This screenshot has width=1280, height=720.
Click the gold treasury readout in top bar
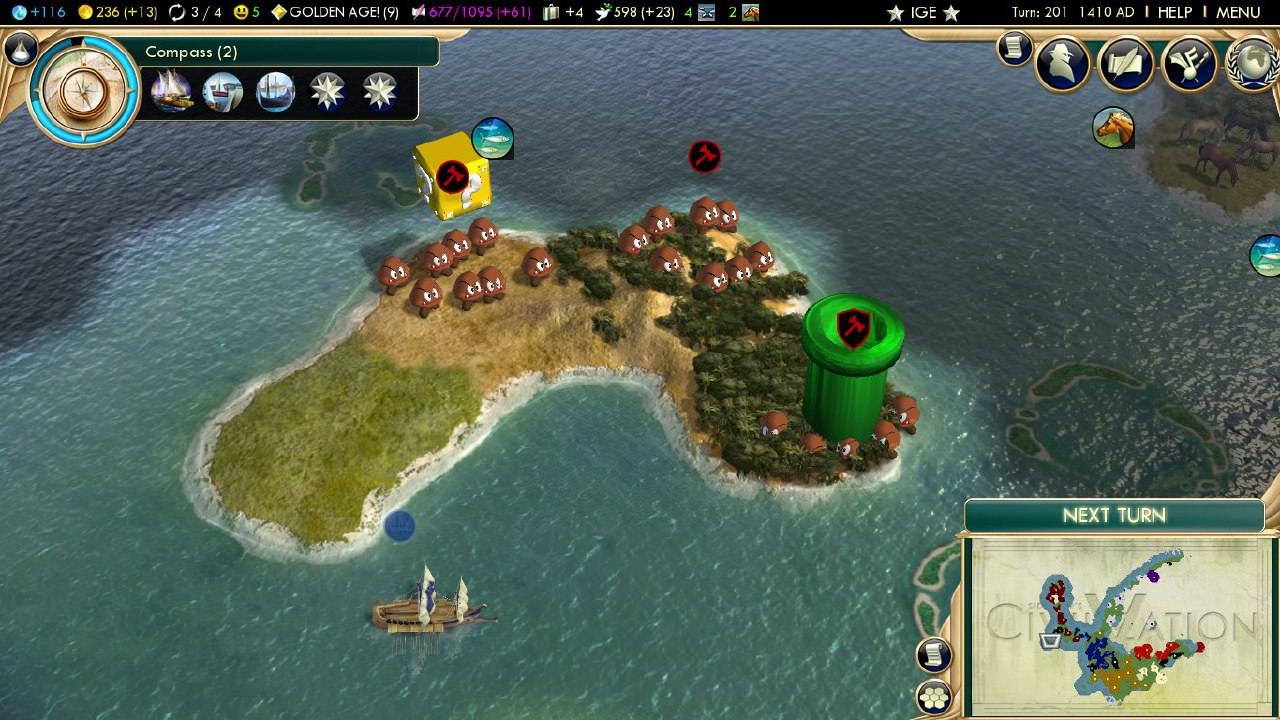coord(117,13)
